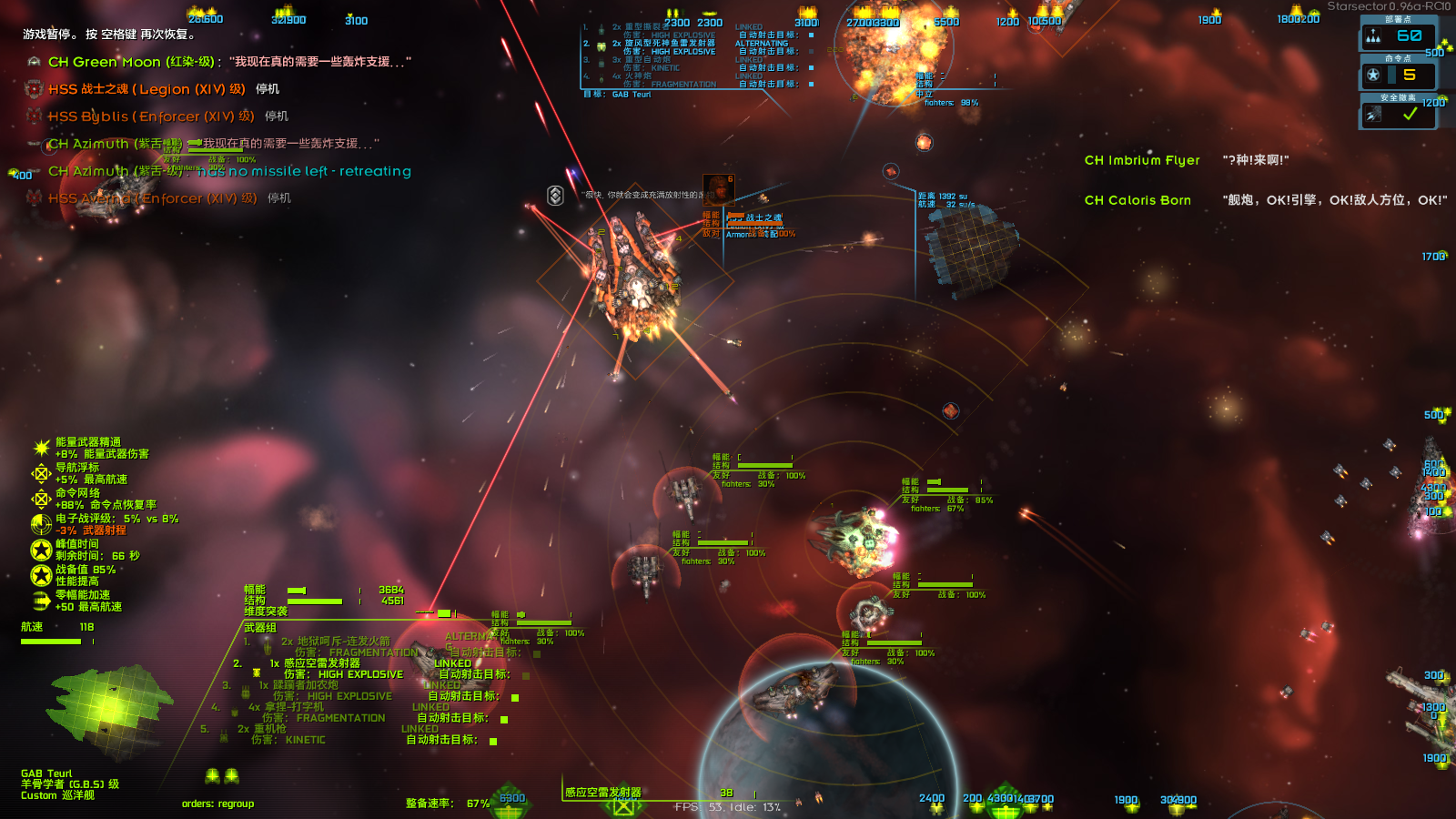Screen dimensions: 1456x819
Task: Click the 能量武器精通 starburst status icon
Action: pyautogui.click(x=41, y=448)
